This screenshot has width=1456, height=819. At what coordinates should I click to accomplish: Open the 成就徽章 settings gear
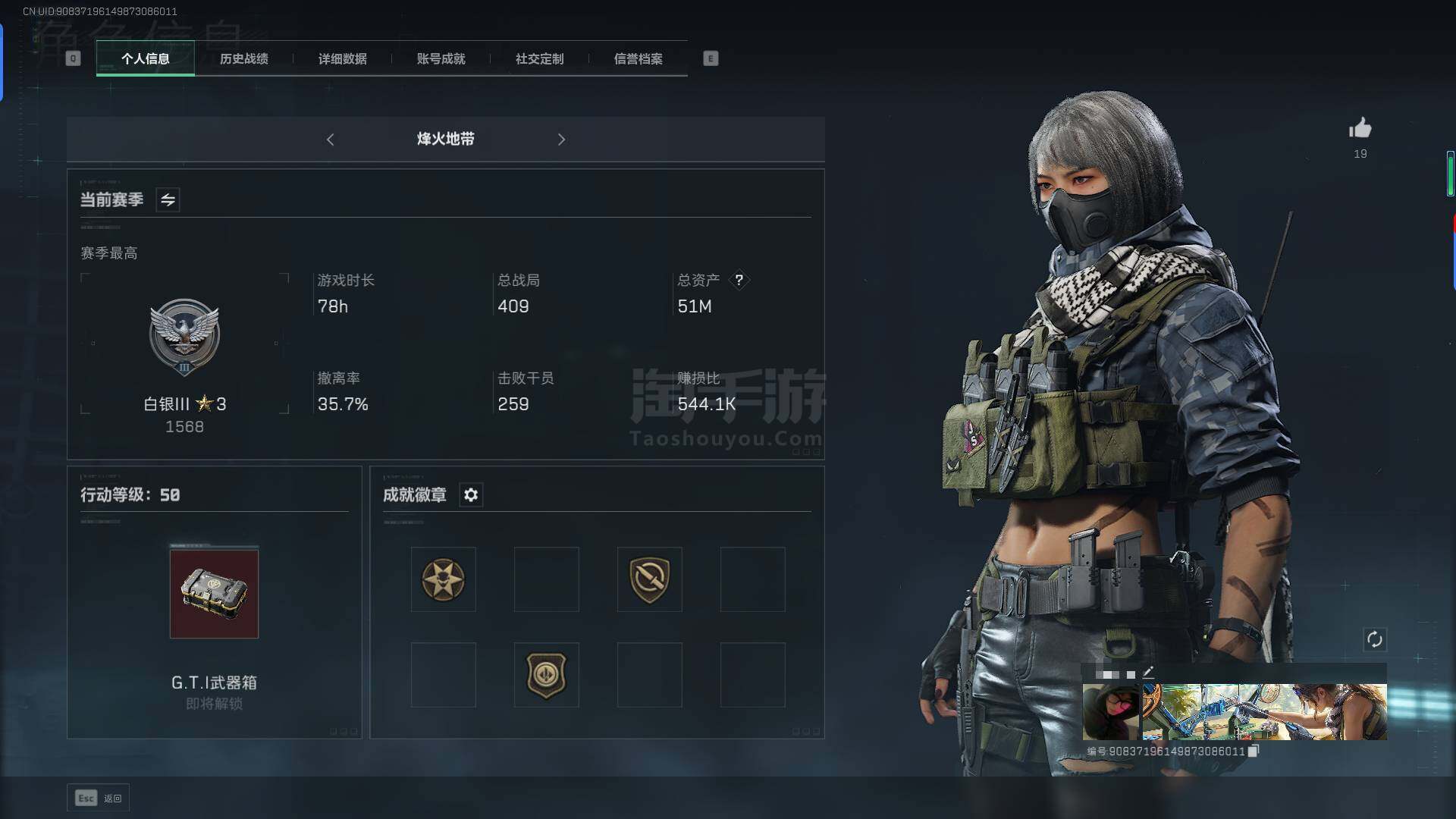coord(471,495)
